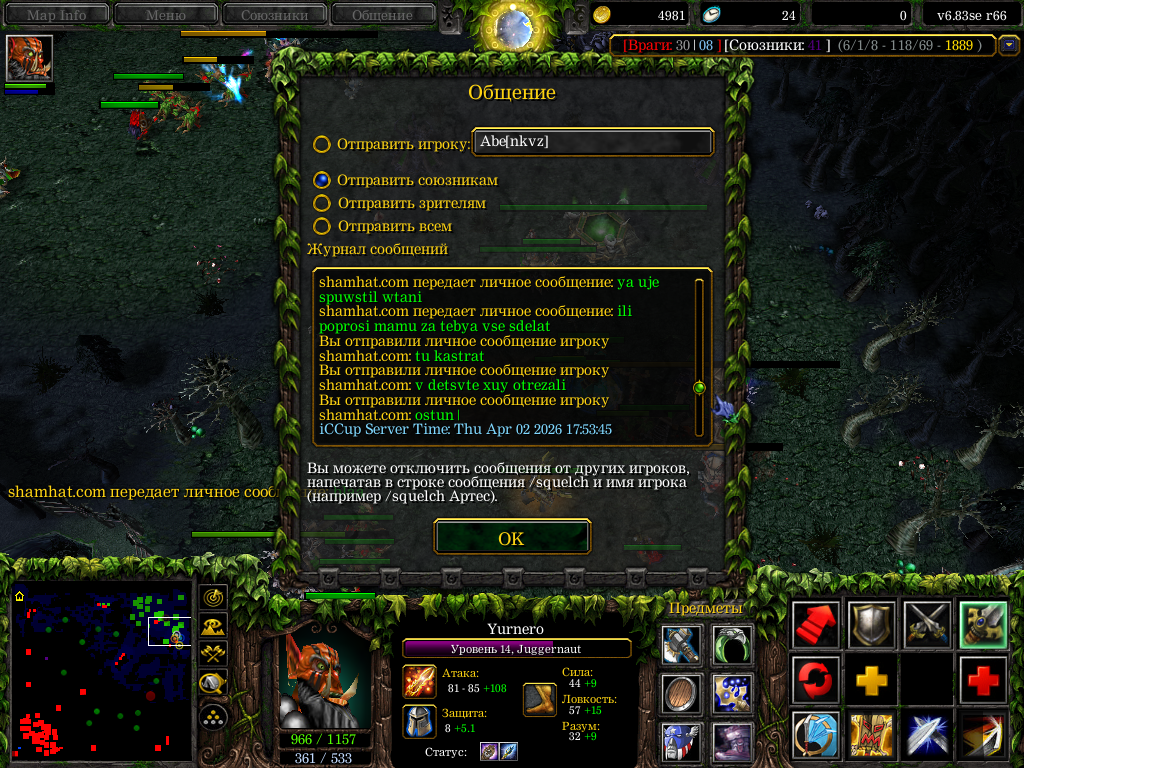Activate the Healing Ward totem ability
Image resolution: width=1152 pixels, height=768 pixels.
870,735
